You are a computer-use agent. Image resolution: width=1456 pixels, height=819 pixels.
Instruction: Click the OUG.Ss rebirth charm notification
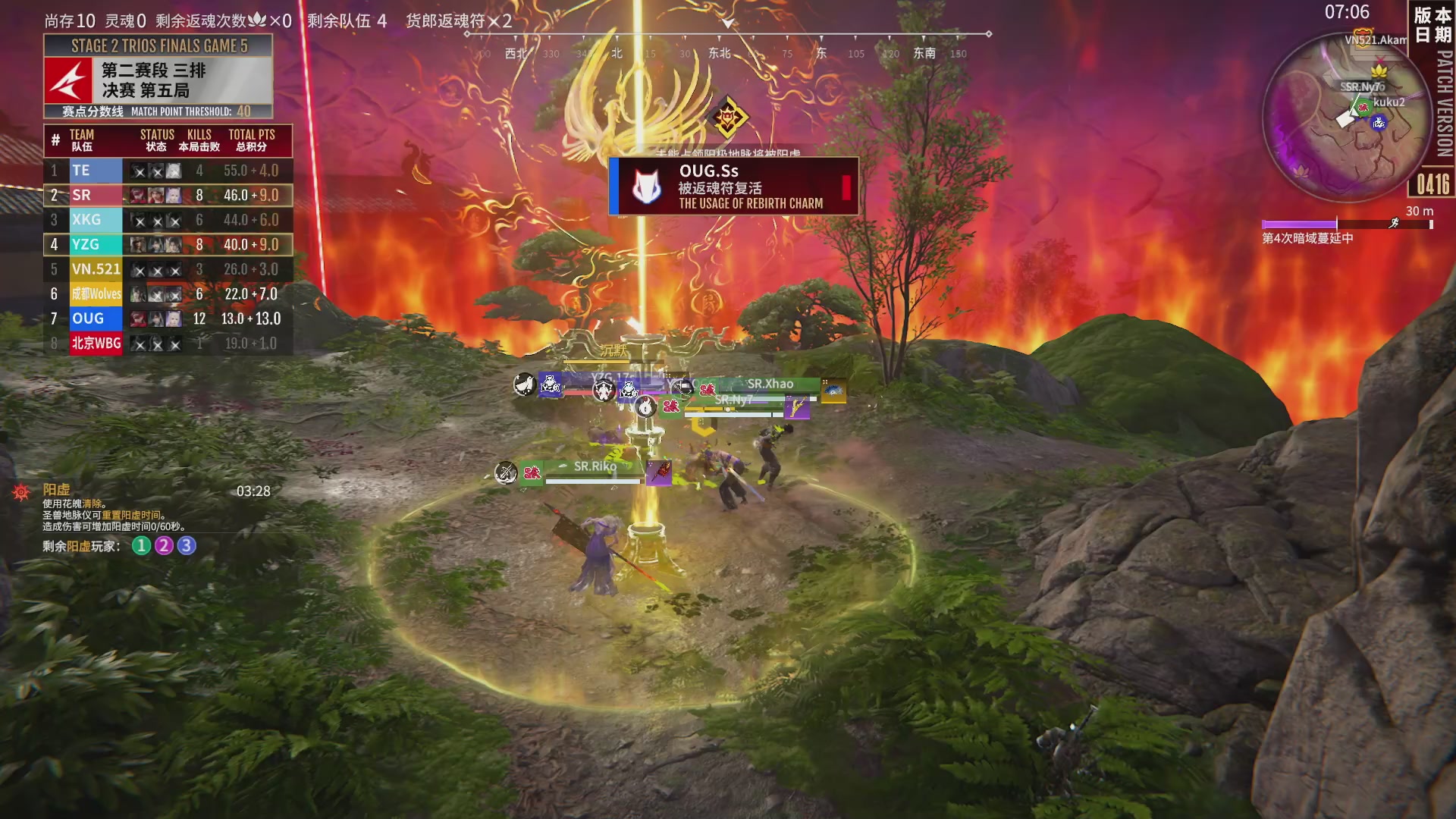click(x=733, y=187)
